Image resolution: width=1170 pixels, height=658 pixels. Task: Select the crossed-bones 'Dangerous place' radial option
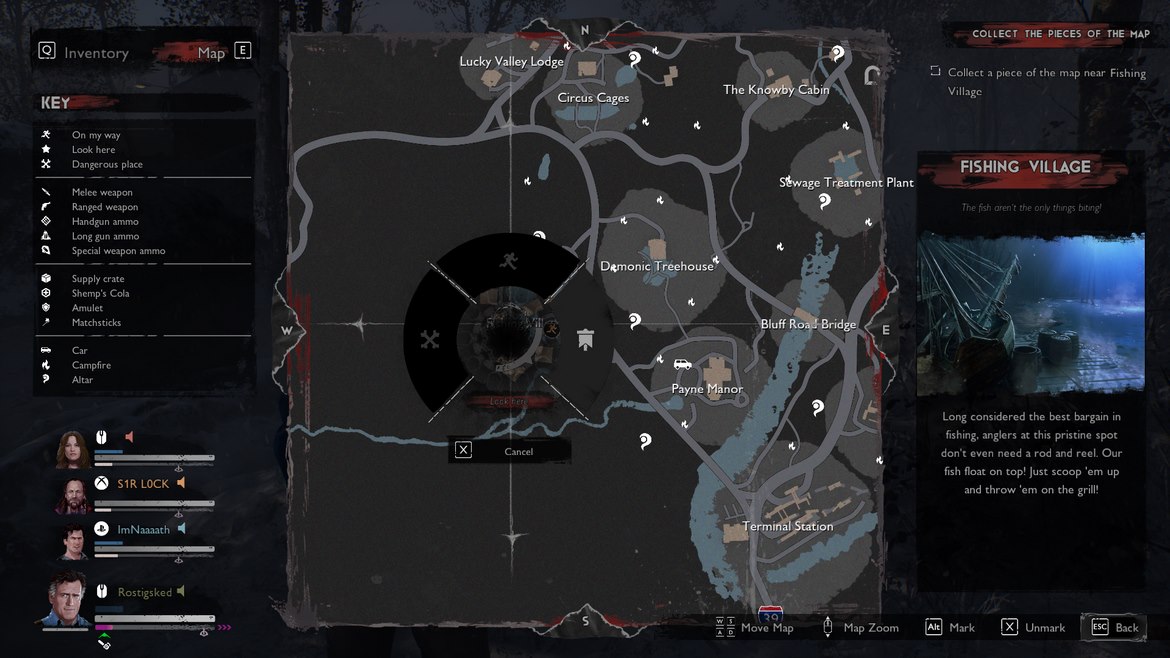pyautogui.click(x=430, y=340)
